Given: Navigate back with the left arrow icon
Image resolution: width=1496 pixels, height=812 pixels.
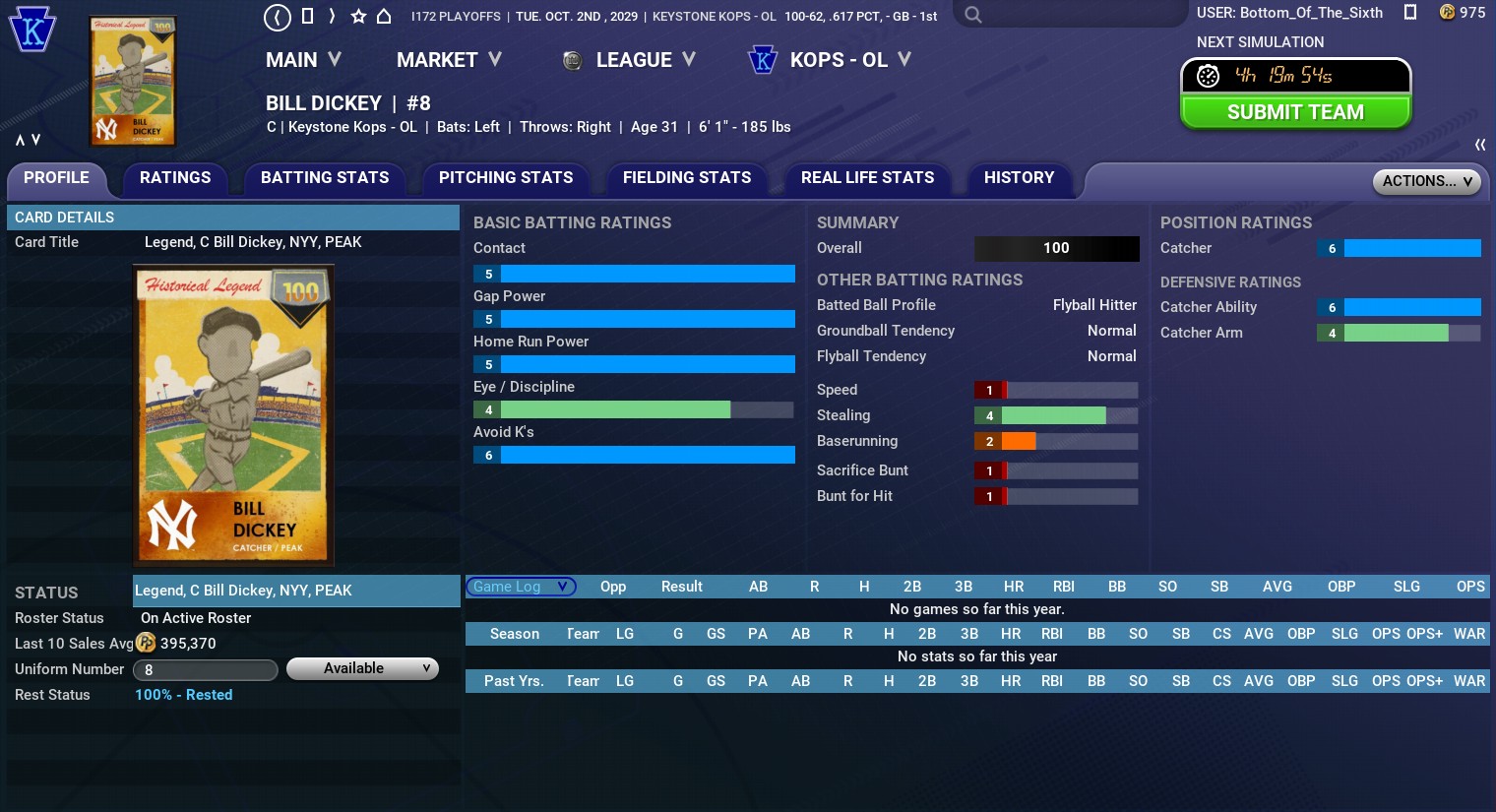Looking at the screenshot, I should pos(278,16).
